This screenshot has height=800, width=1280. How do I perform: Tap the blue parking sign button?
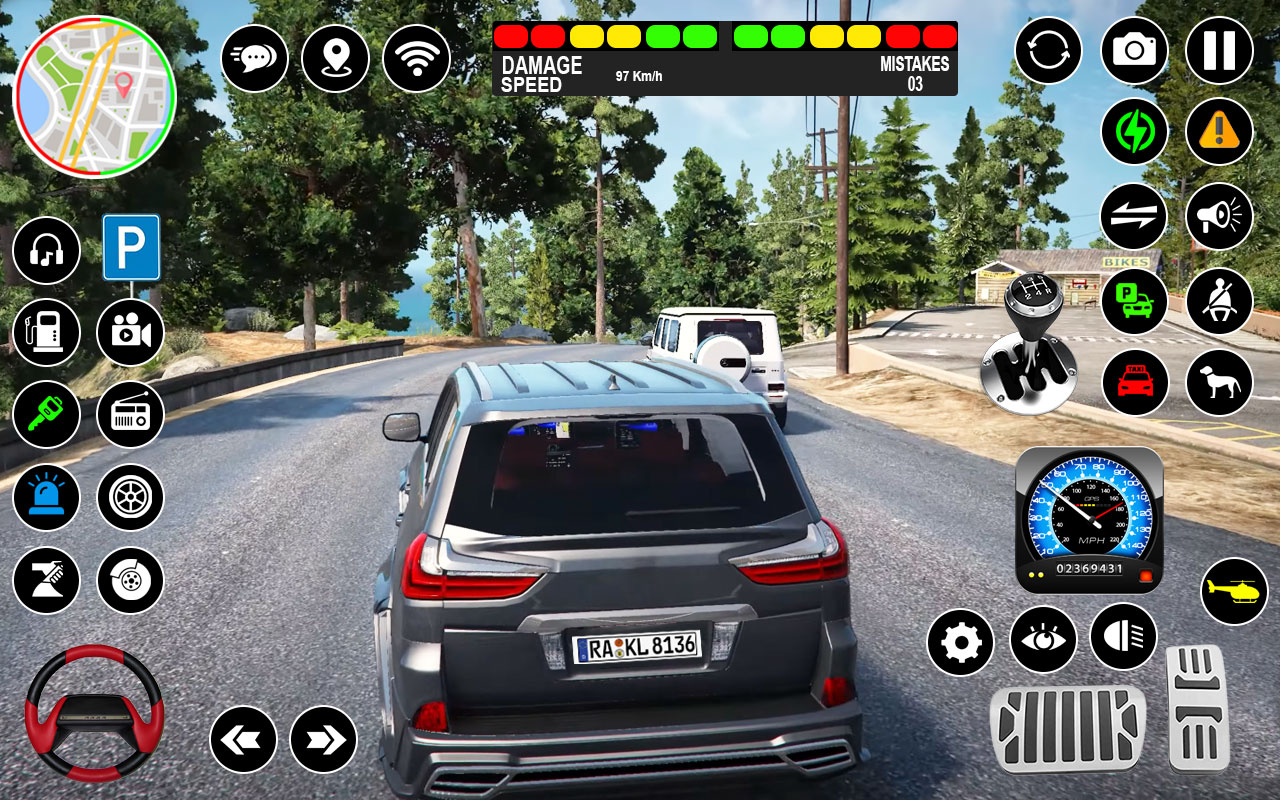pyautogui.click(x=131, y=248)
